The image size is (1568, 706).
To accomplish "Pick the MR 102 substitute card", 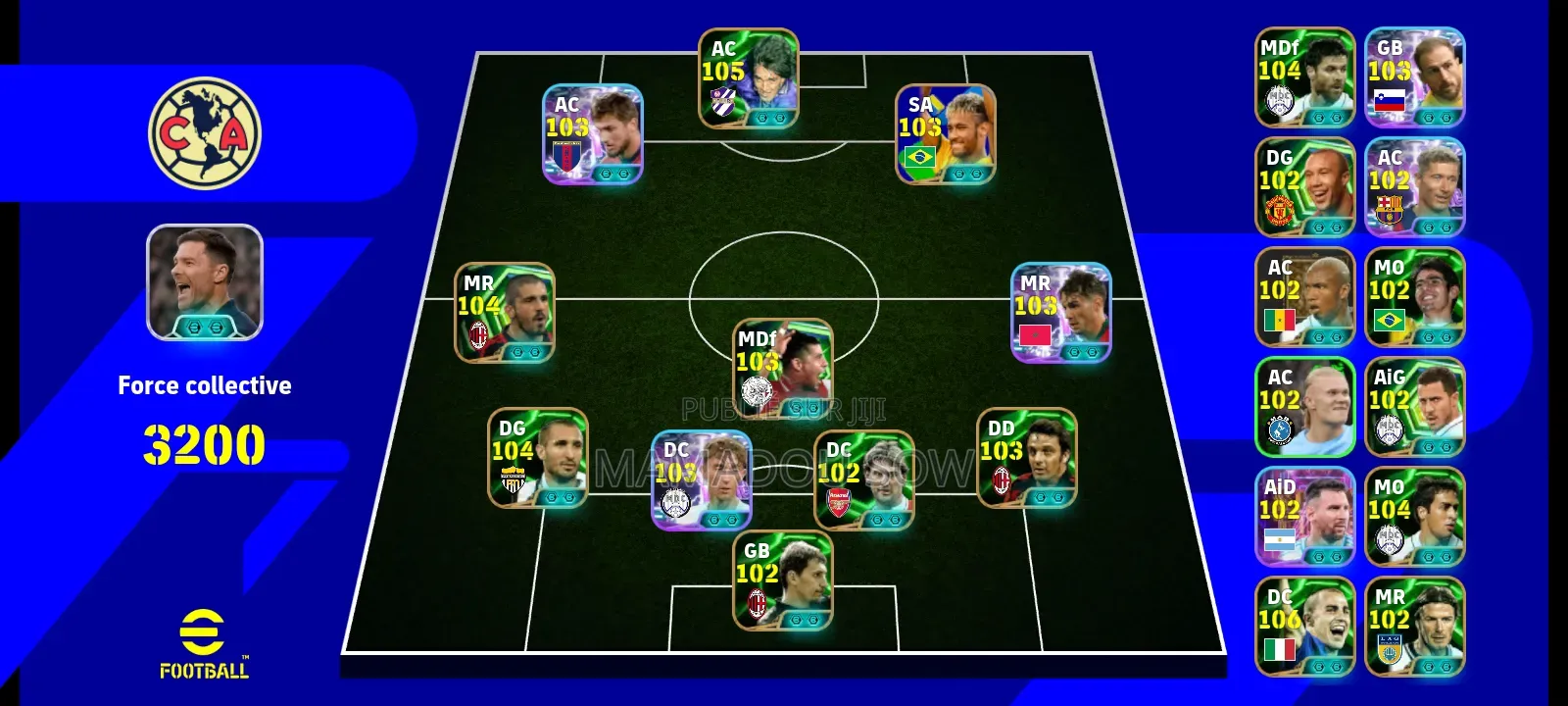I will coord(1414,627).
